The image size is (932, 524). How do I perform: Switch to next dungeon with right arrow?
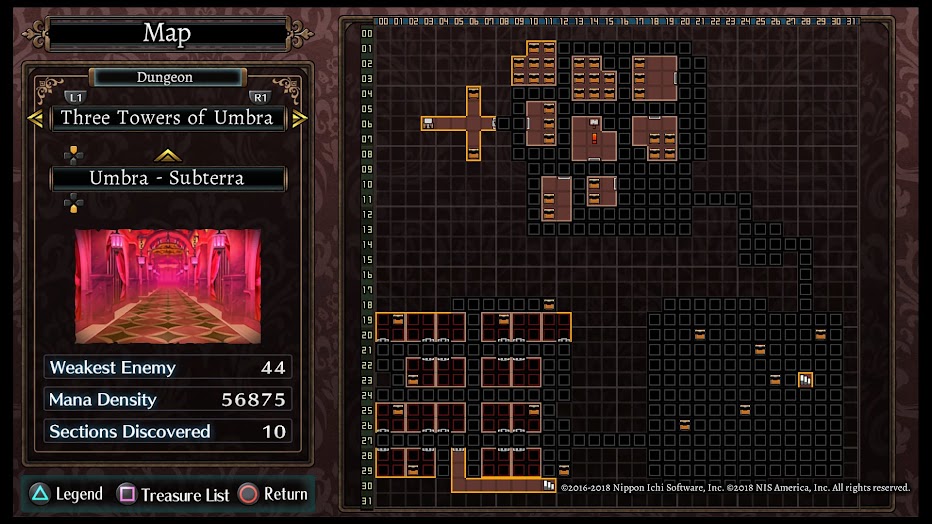coord(299,118)
